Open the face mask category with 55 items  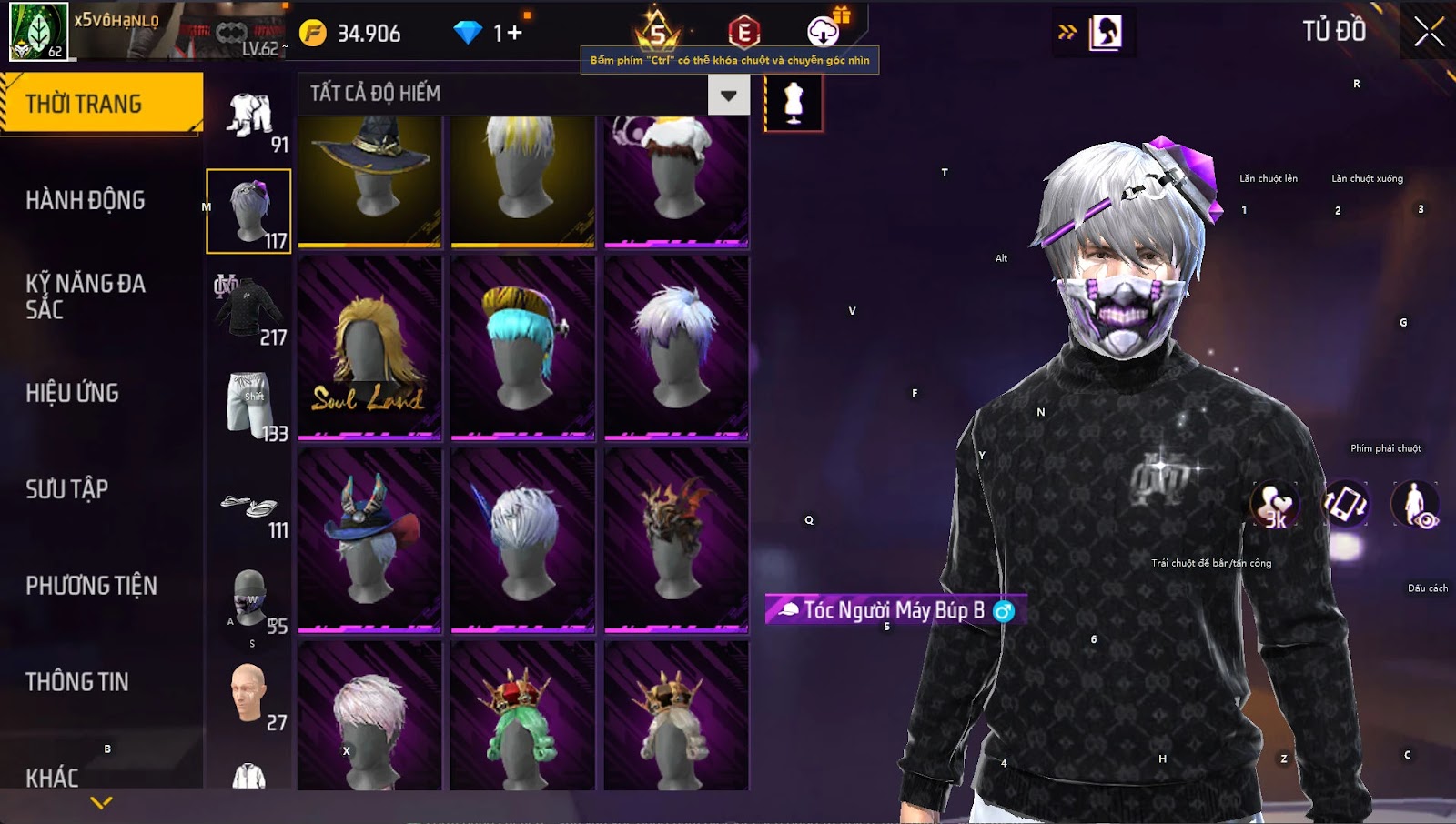(249, 598)
